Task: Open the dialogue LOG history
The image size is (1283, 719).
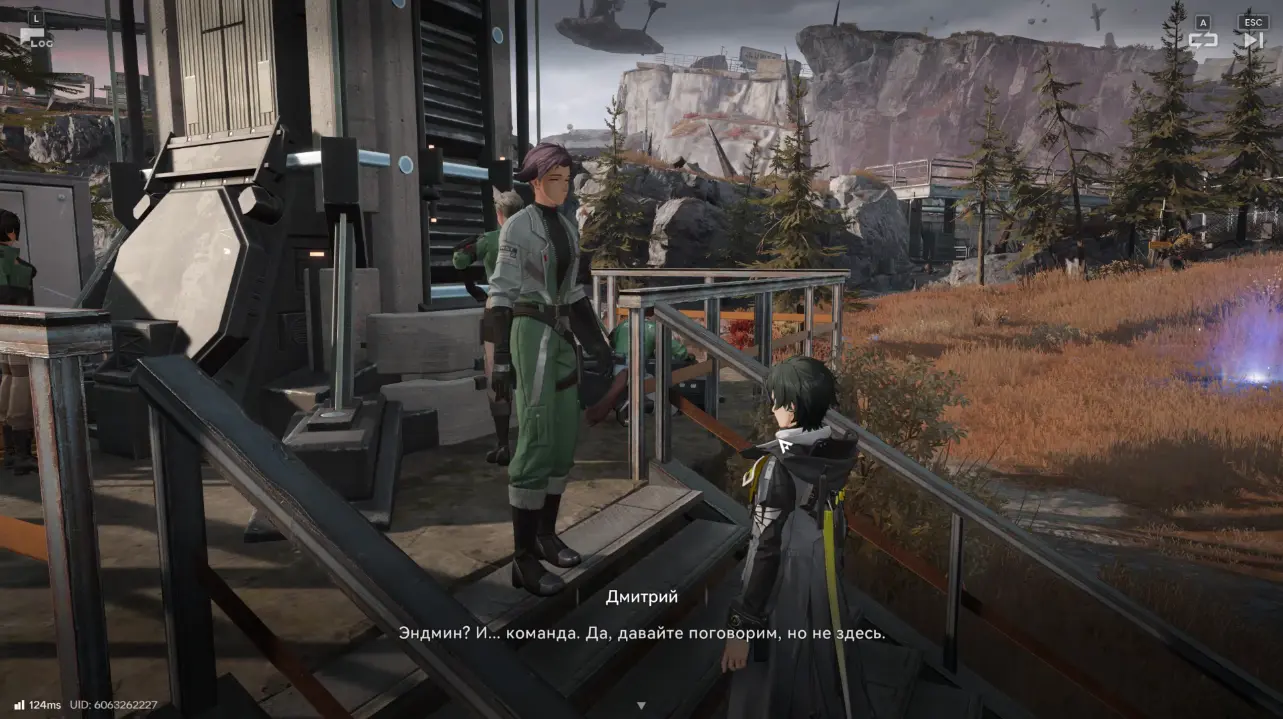Action: (x=36, y=38)
